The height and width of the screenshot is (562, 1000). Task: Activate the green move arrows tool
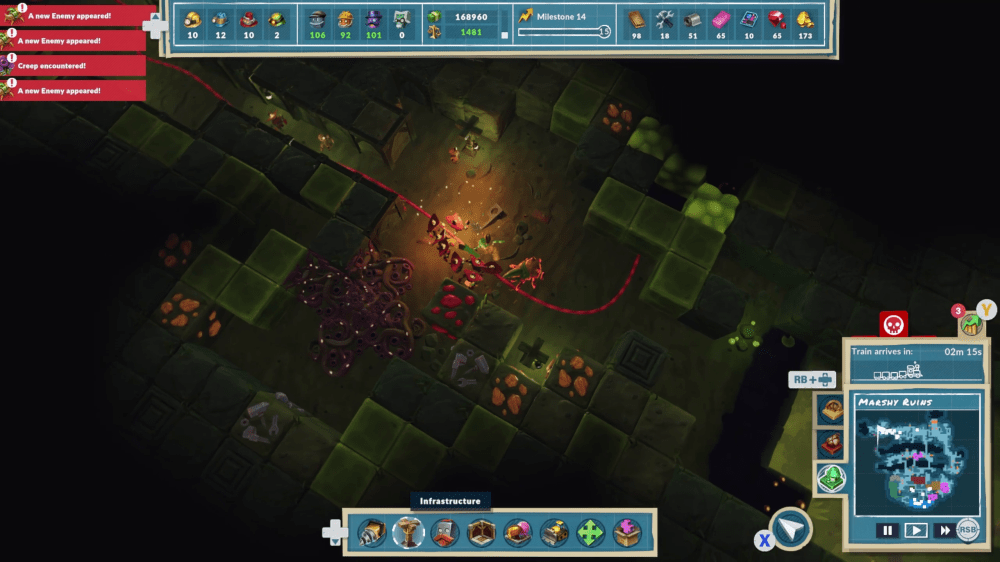(591, 533)
